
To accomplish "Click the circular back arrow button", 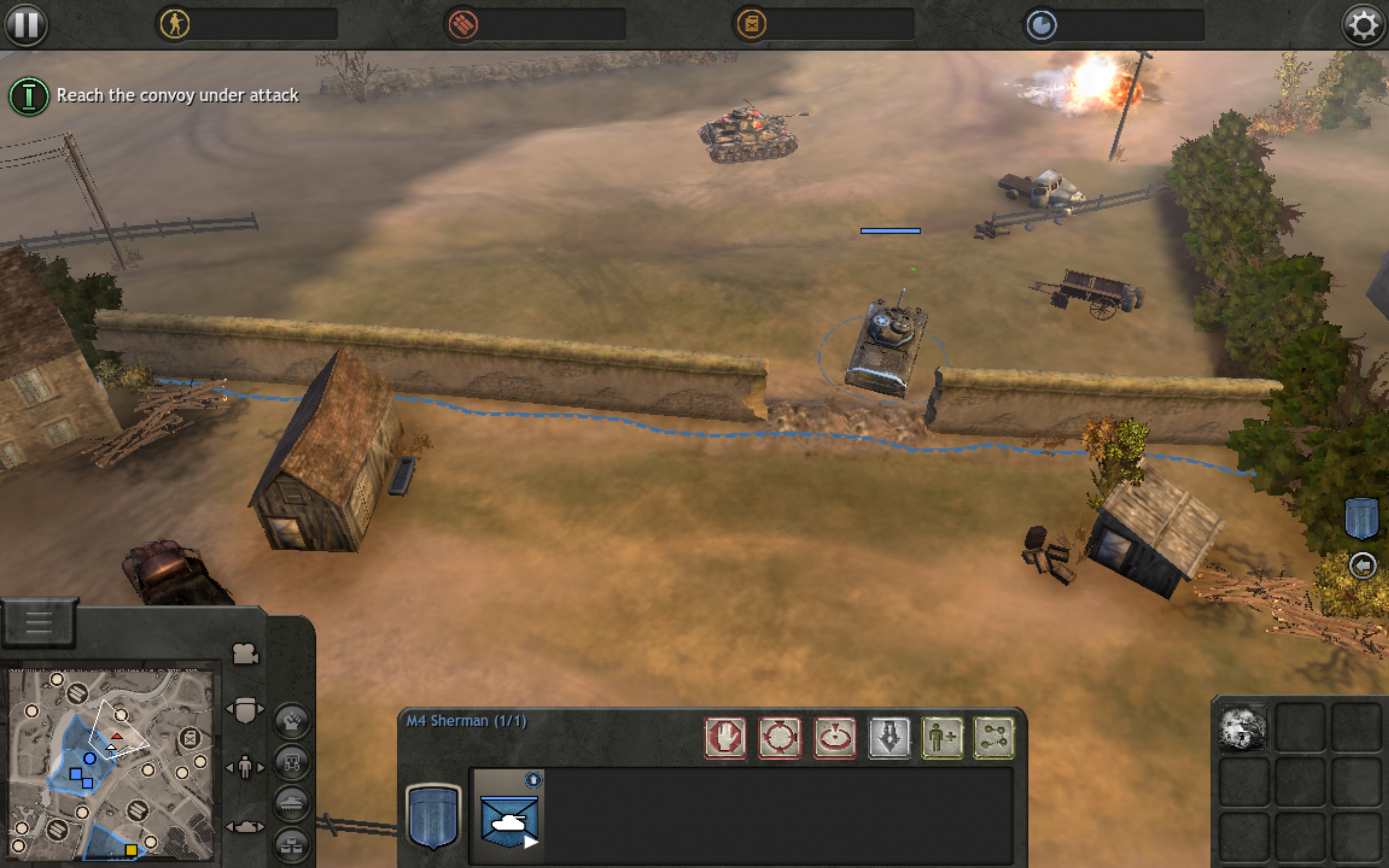I will [x=1362, y=566].
